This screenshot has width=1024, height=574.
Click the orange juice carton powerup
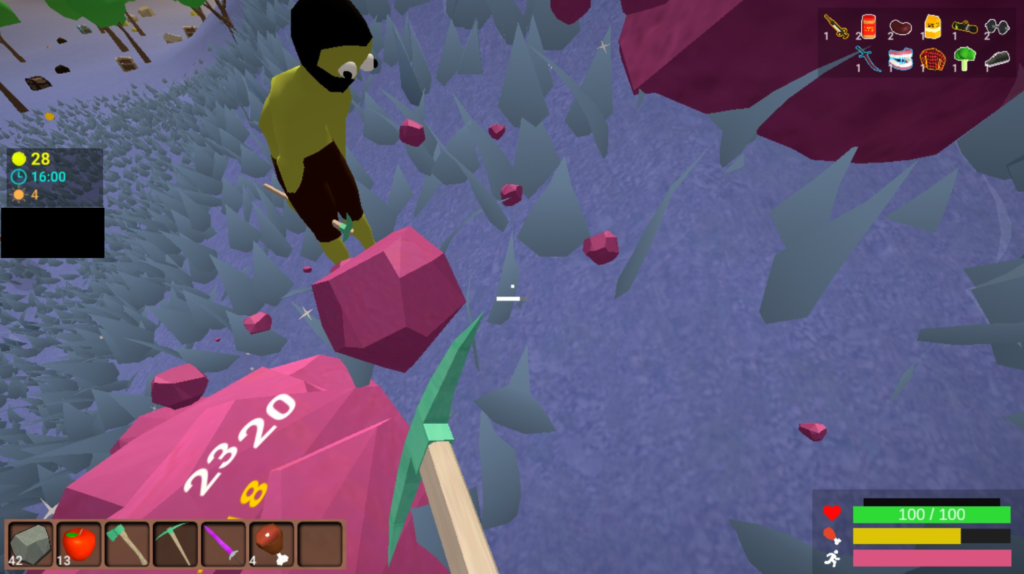coord(932,26)
